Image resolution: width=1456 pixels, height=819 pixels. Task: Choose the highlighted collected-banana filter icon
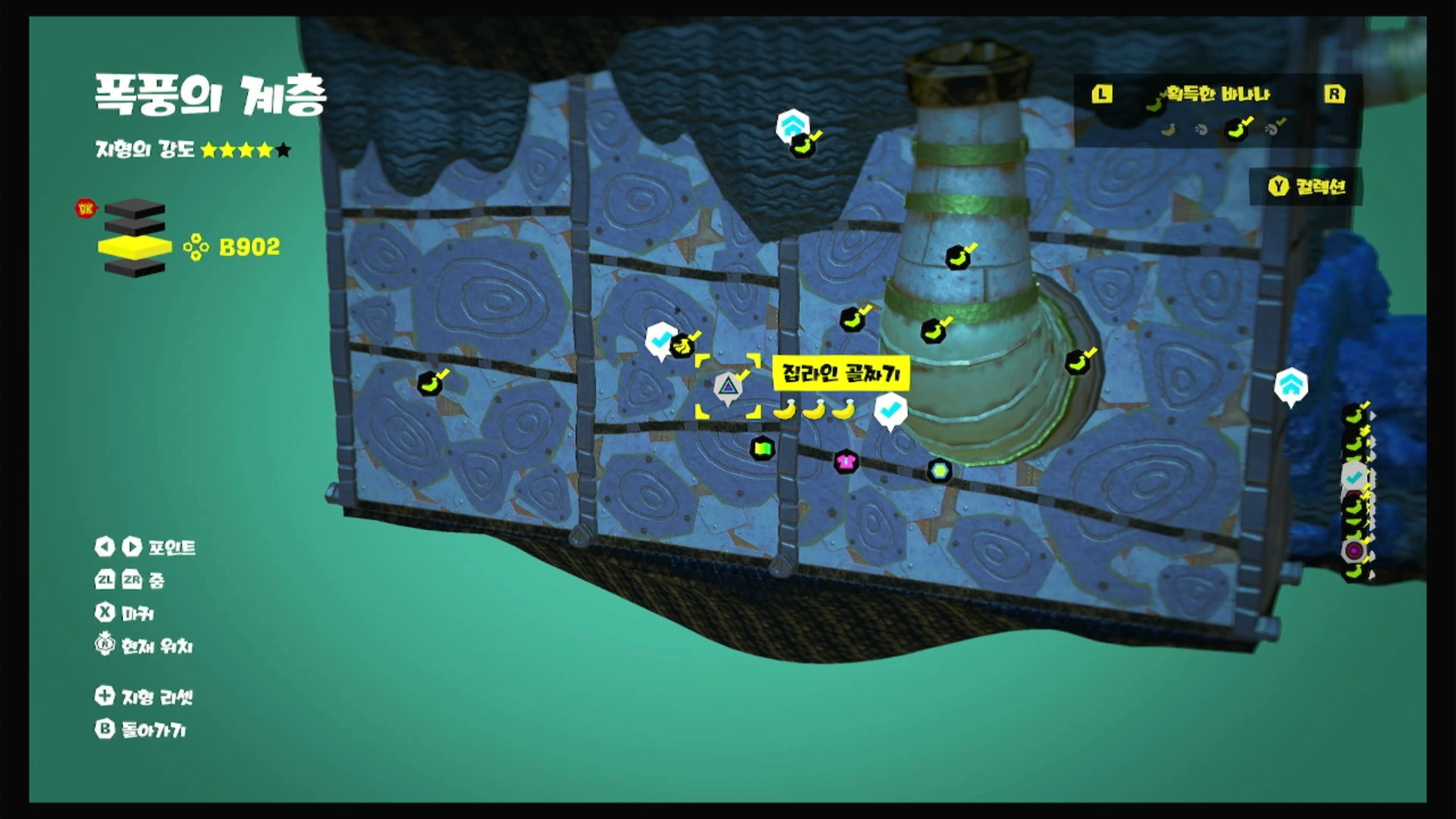click(1237, 130)
